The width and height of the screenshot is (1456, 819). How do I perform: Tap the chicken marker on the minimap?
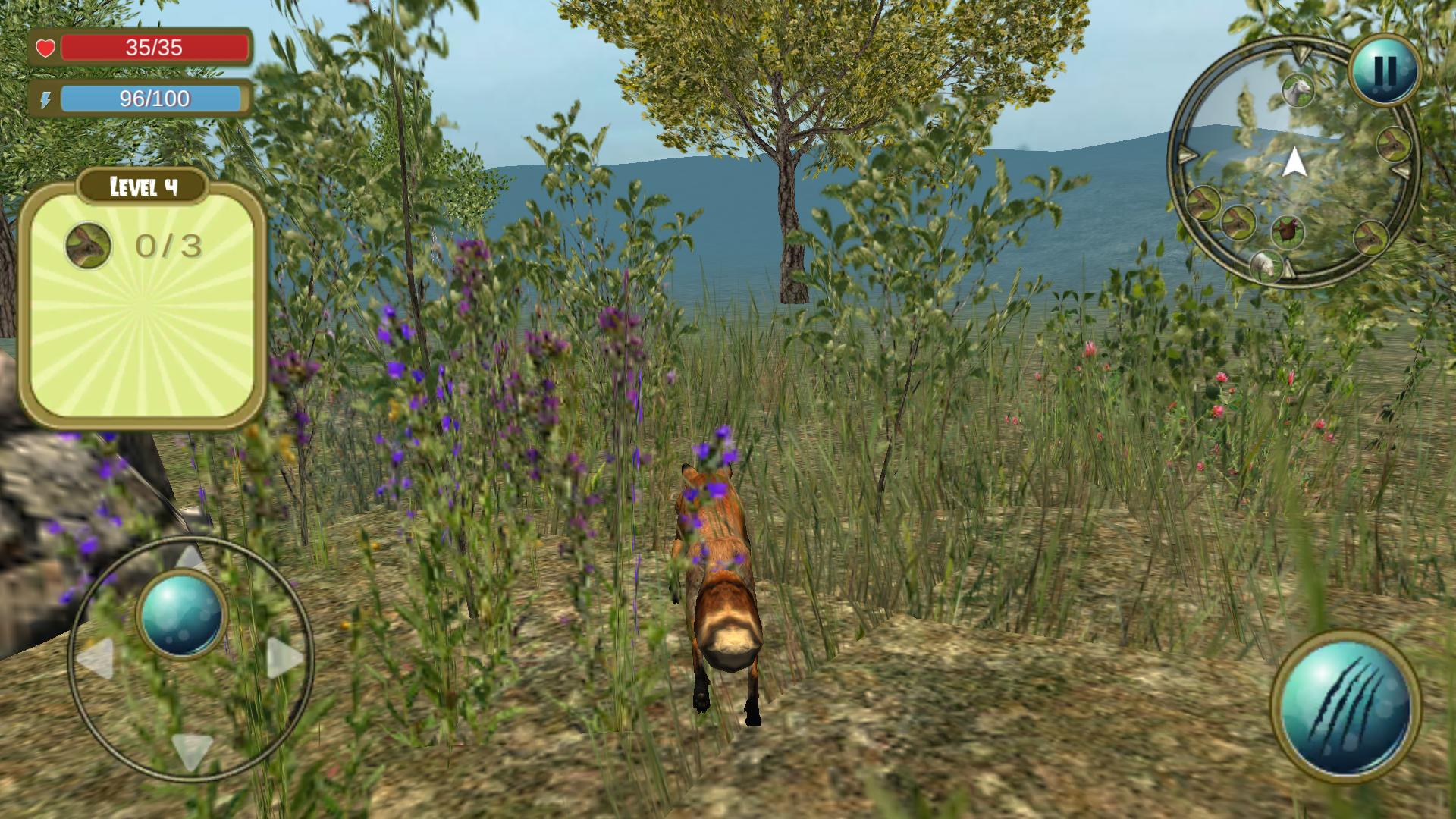1287,230
